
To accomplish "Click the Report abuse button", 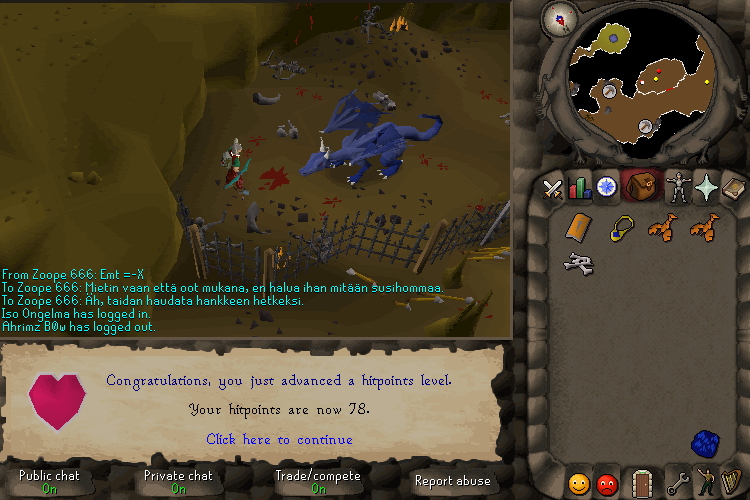I will click(x=452, y=481).
